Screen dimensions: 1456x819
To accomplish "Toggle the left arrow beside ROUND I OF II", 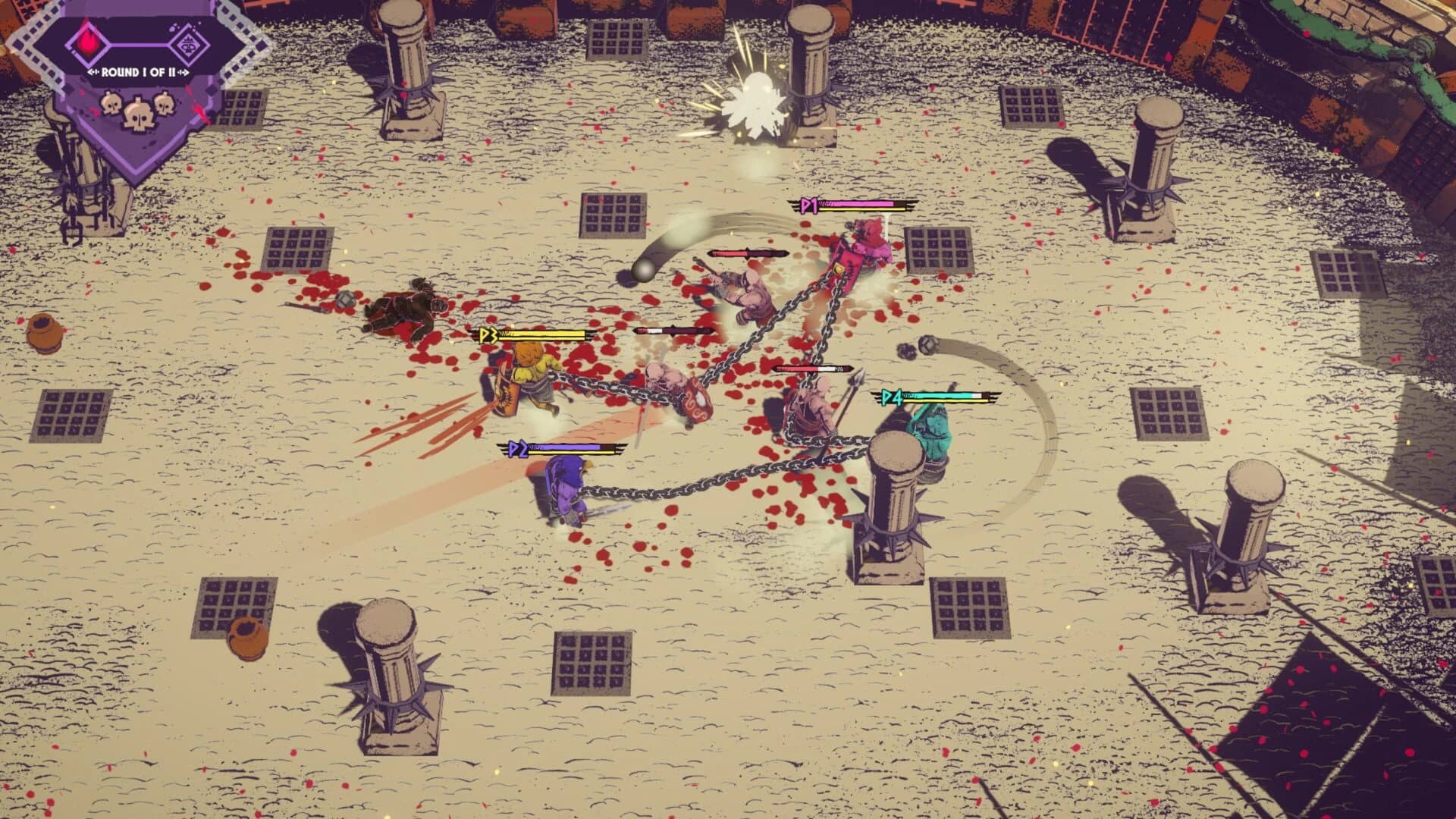I will click(x=93, y=72).
